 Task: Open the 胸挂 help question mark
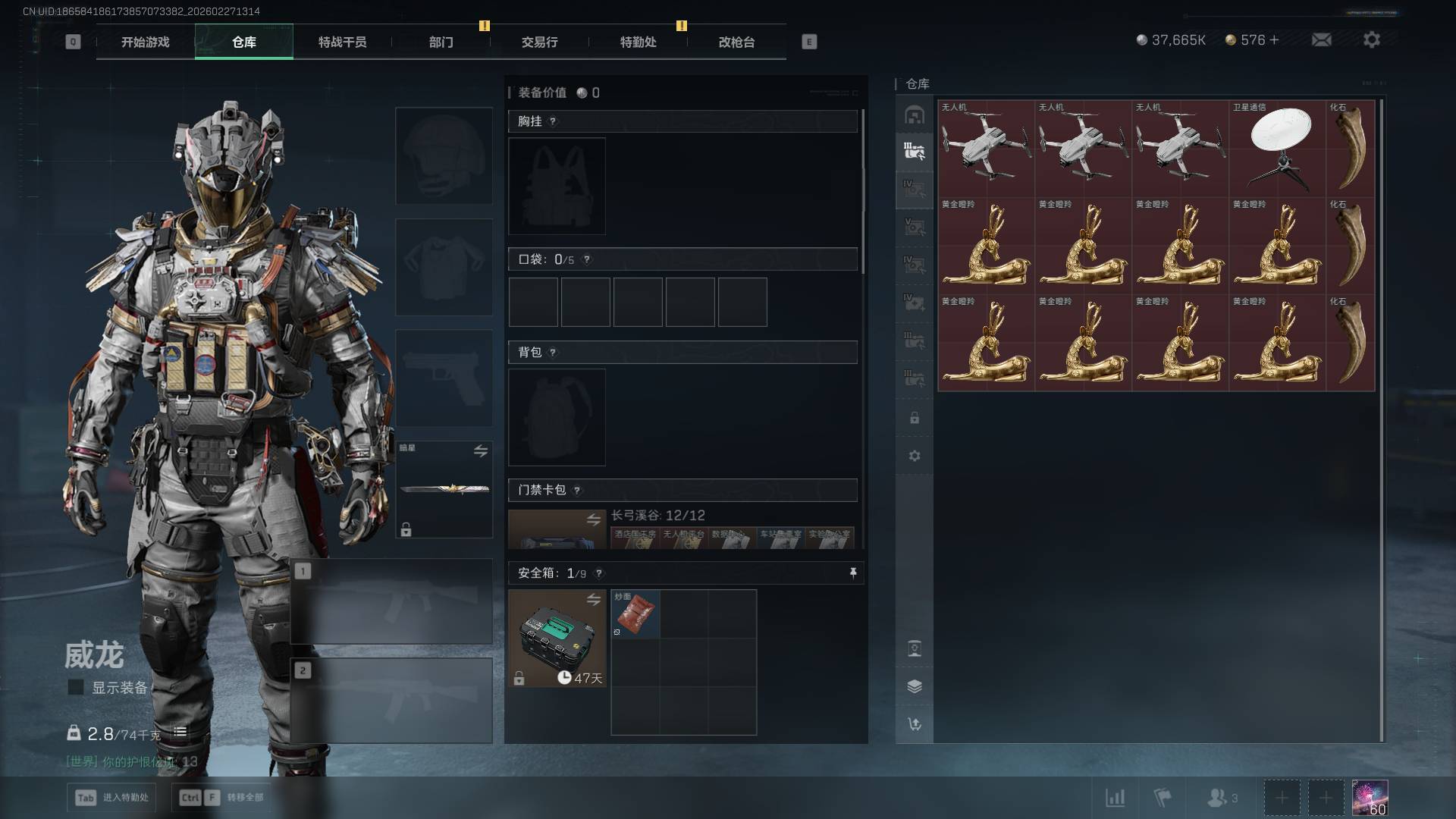coord(553,121)
